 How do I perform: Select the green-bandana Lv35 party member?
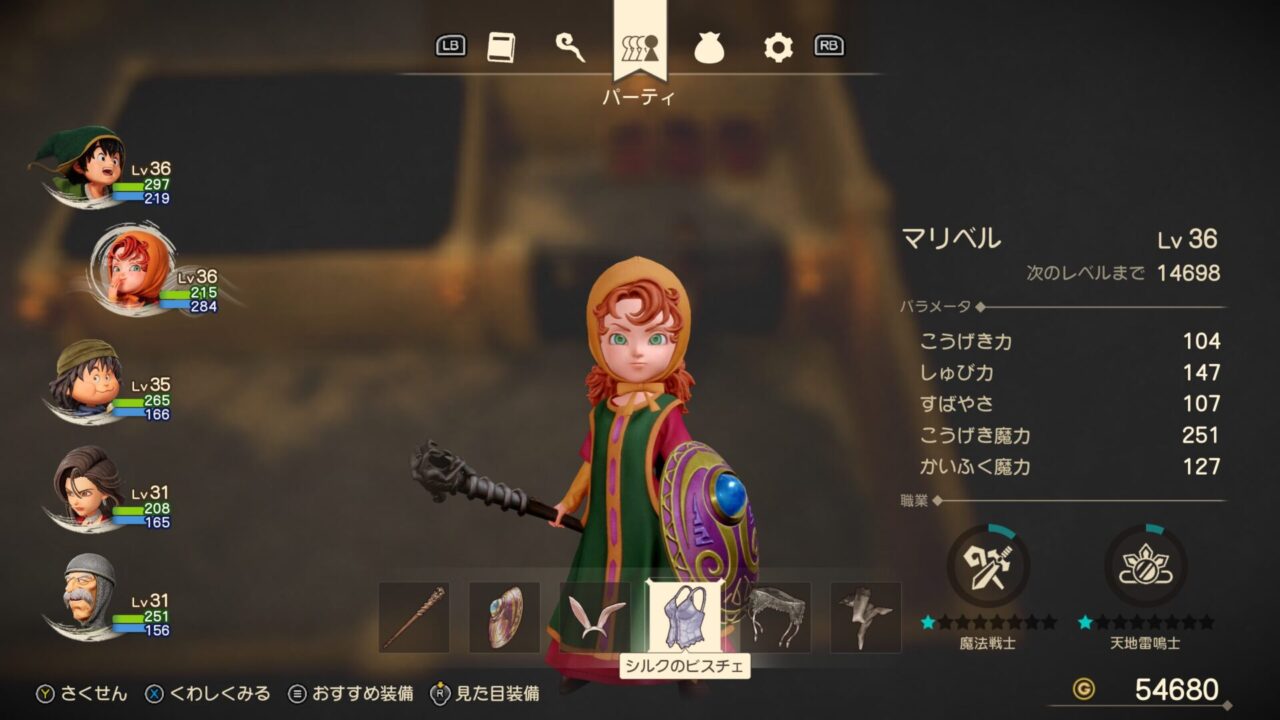[88, 380]
